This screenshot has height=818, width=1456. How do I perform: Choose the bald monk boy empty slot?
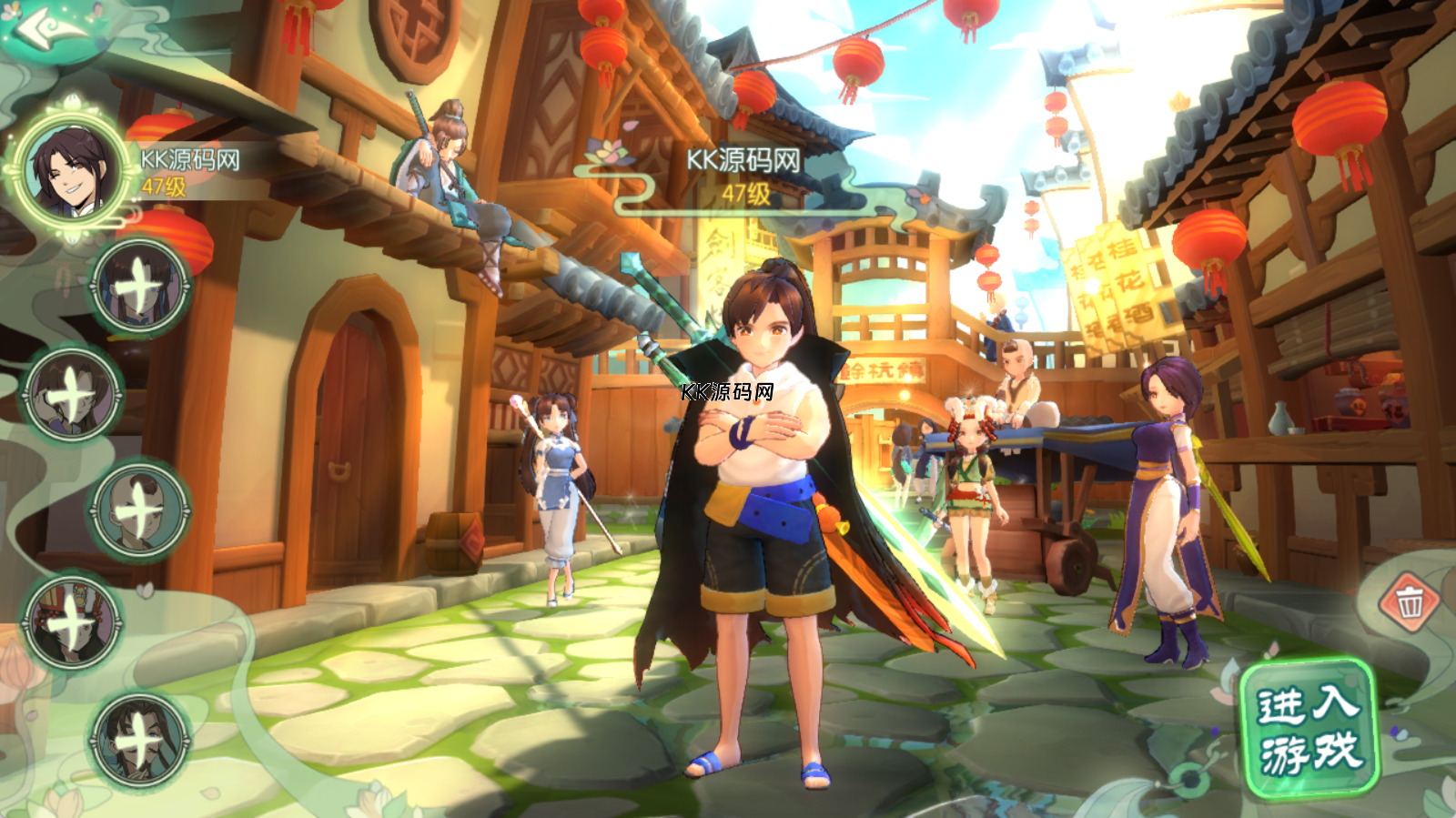tap(139, 510)
